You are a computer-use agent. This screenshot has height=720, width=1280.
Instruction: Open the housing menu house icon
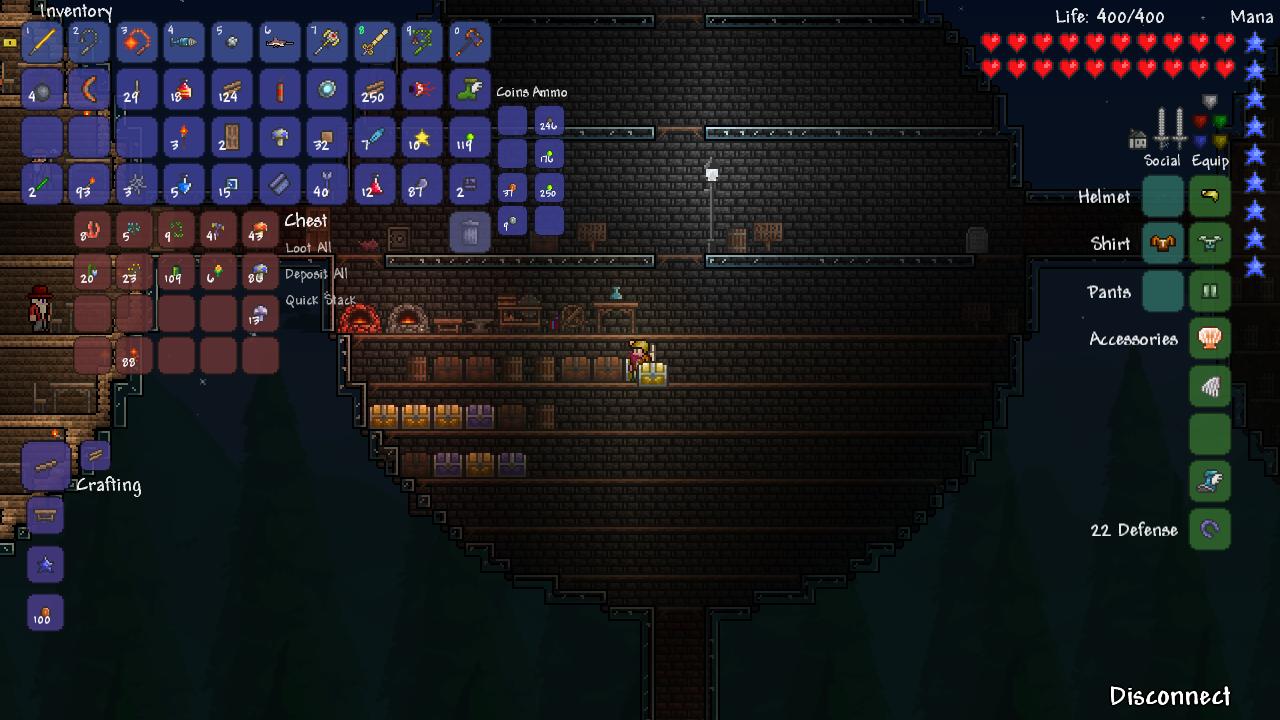click(x=1137, y=139)
